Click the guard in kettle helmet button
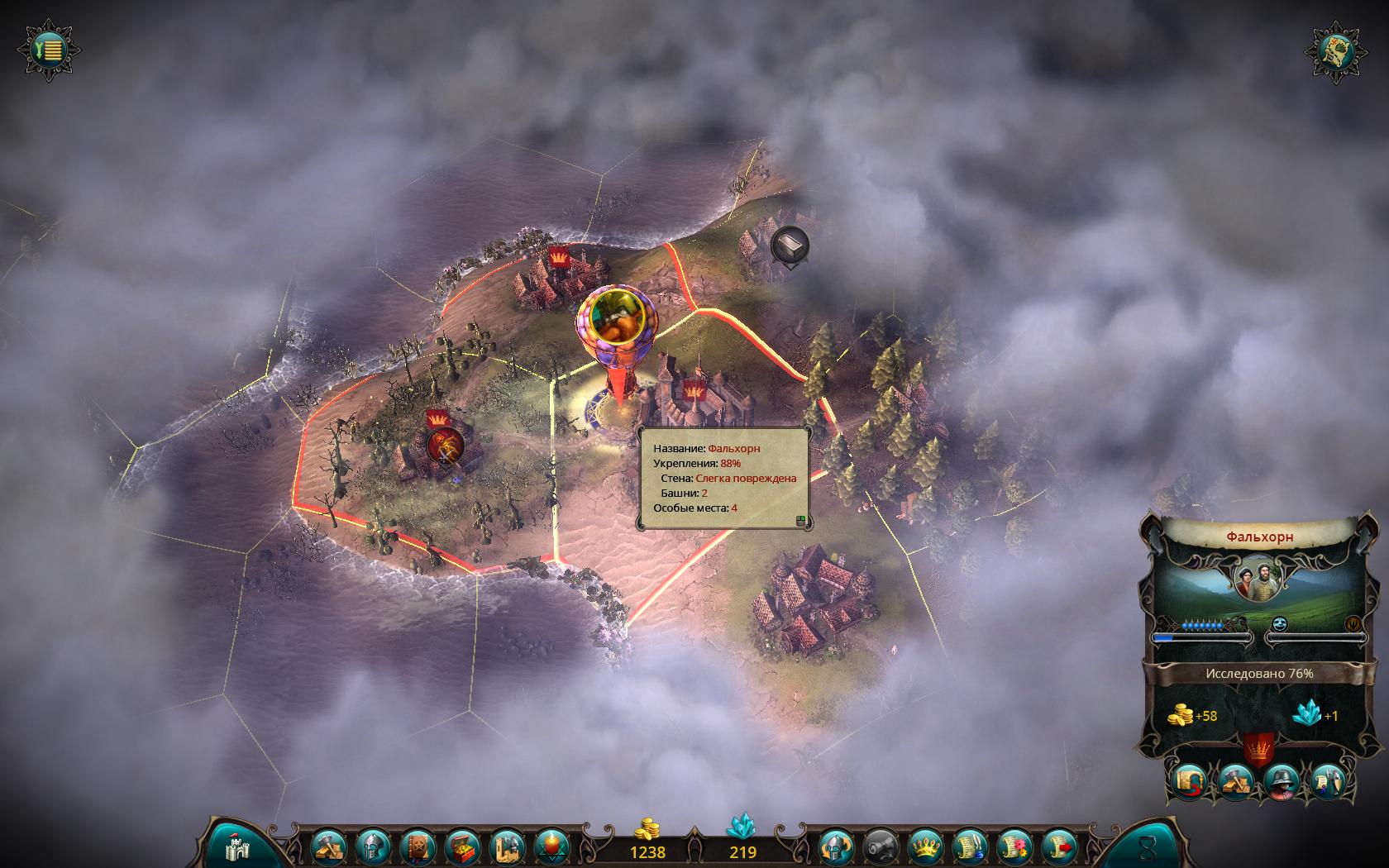Screen dimensions: 1389x868 click(1281, 780)
